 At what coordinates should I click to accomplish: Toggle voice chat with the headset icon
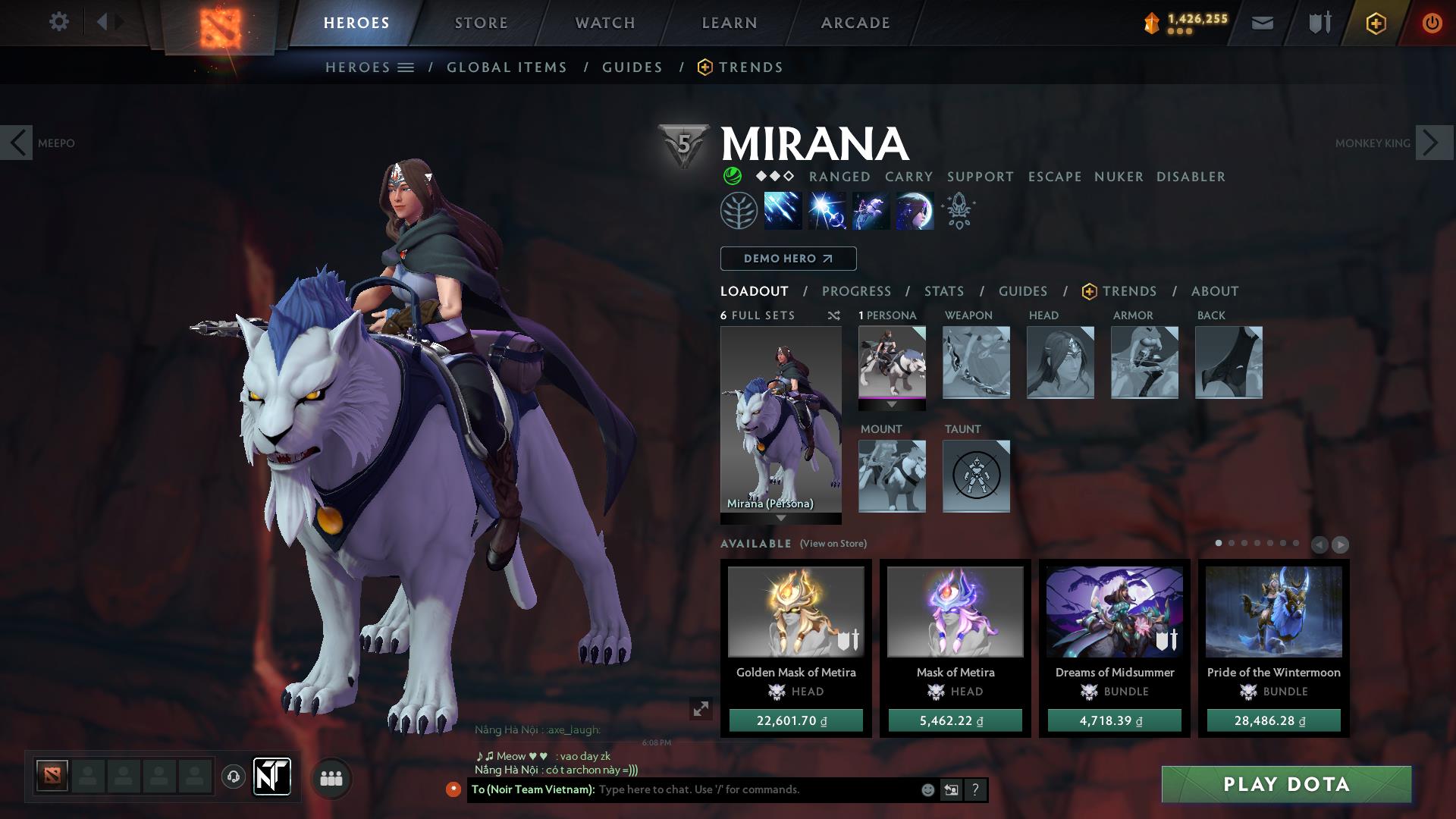(x=234, y=777)
